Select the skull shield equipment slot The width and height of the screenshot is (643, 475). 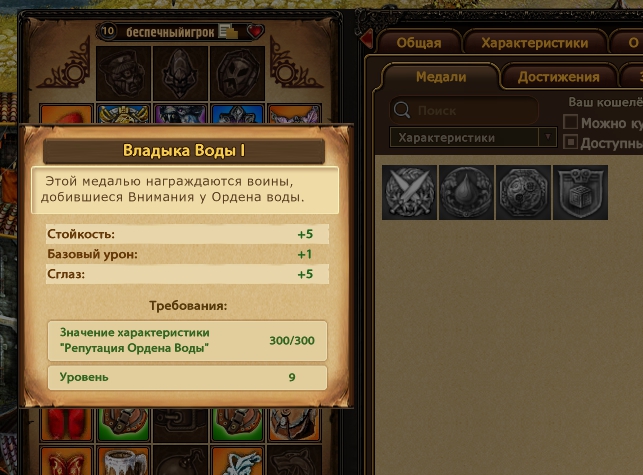[238, 71]
